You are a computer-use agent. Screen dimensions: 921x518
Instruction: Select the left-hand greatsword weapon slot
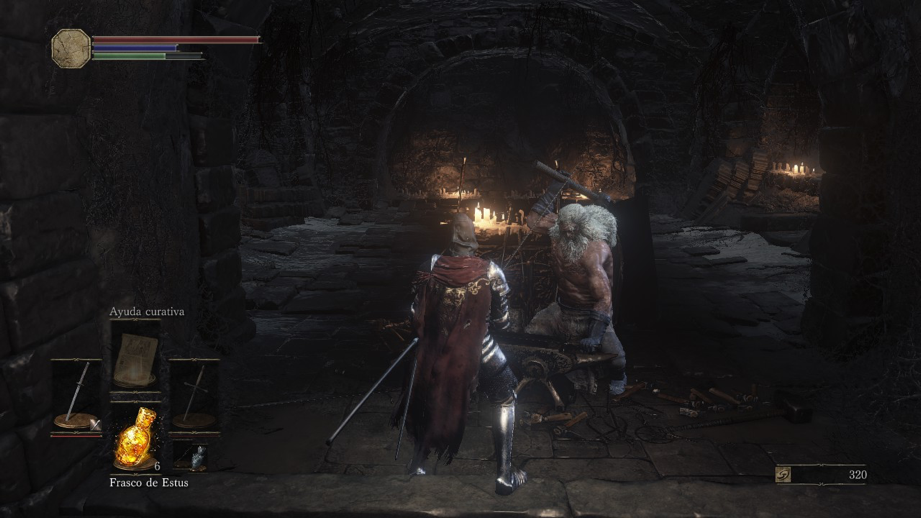(x=77, y=396)
